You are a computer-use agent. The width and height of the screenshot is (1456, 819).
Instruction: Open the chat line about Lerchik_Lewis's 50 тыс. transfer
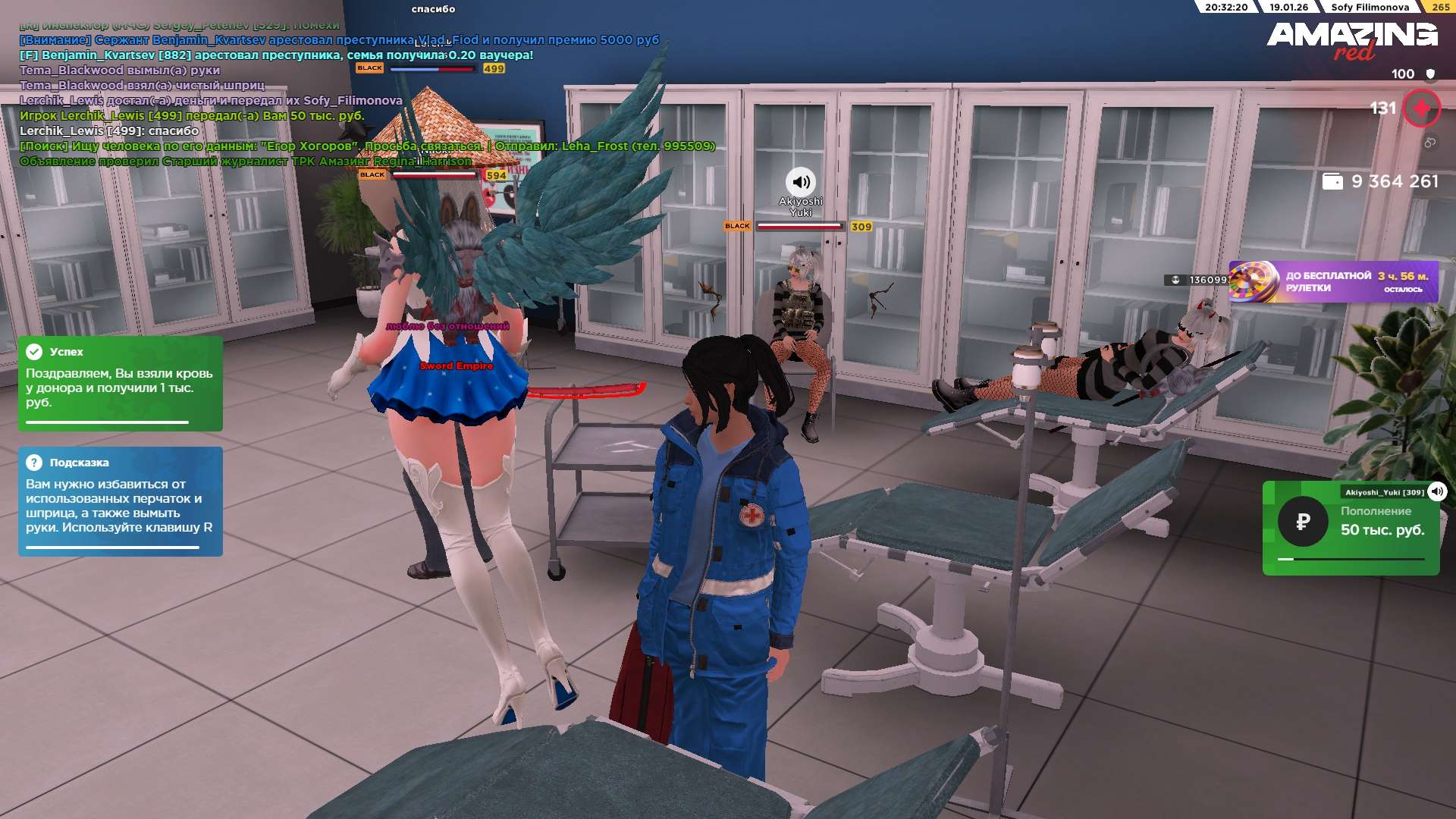192,116
